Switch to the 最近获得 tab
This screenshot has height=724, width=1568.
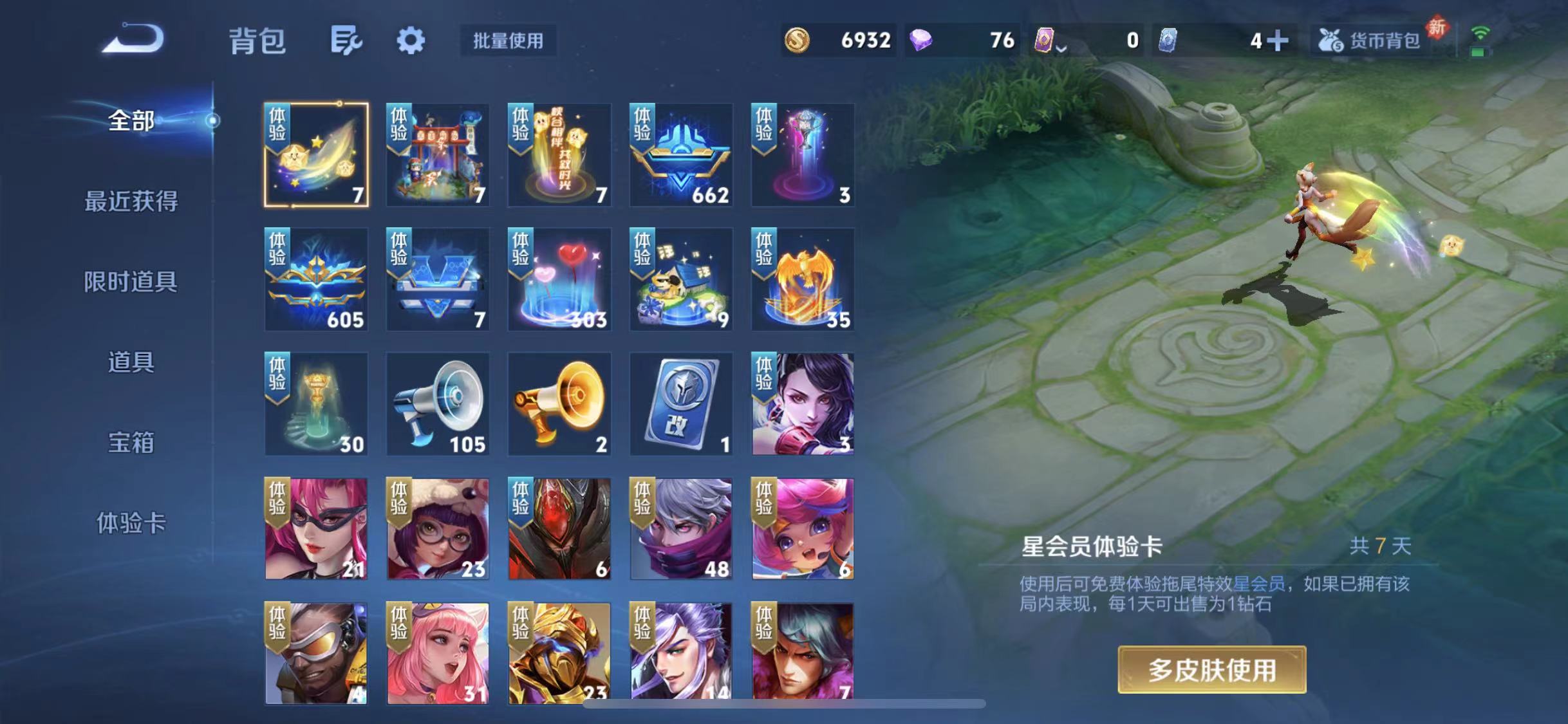(x=129, y=201)
